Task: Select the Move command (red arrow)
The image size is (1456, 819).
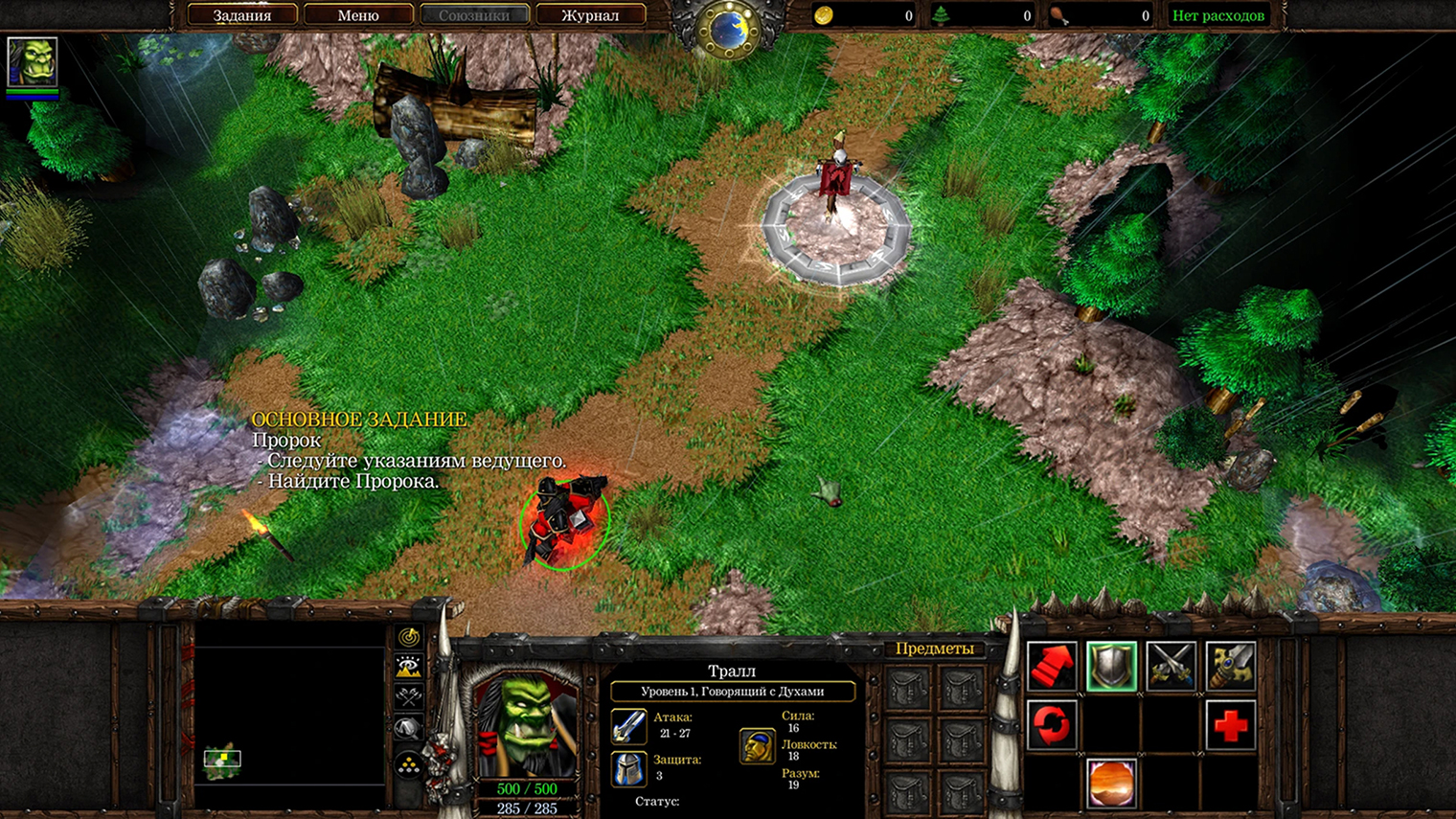Action: 1054,668
